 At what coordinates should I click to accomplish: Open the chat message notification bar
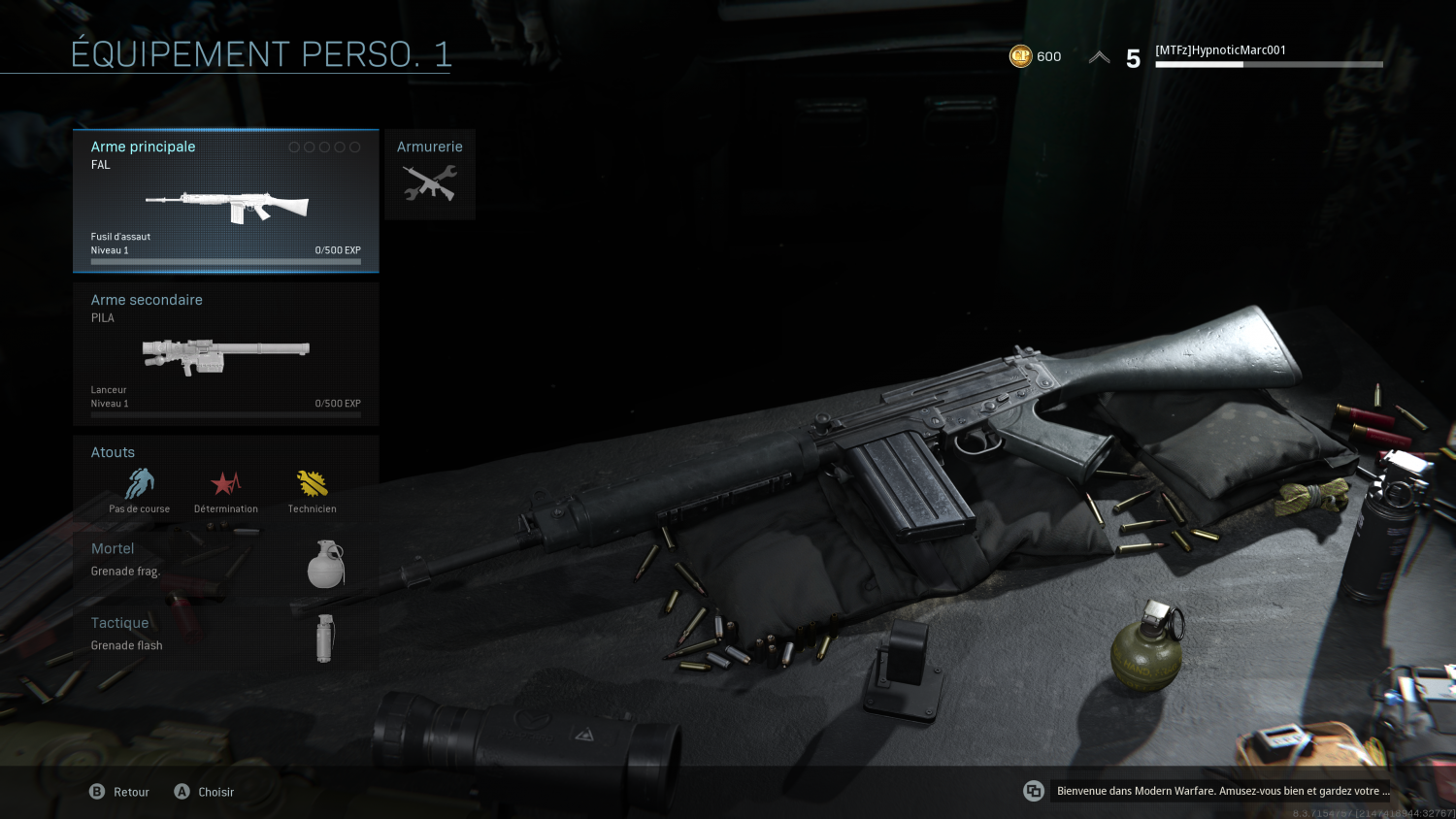1220,791
